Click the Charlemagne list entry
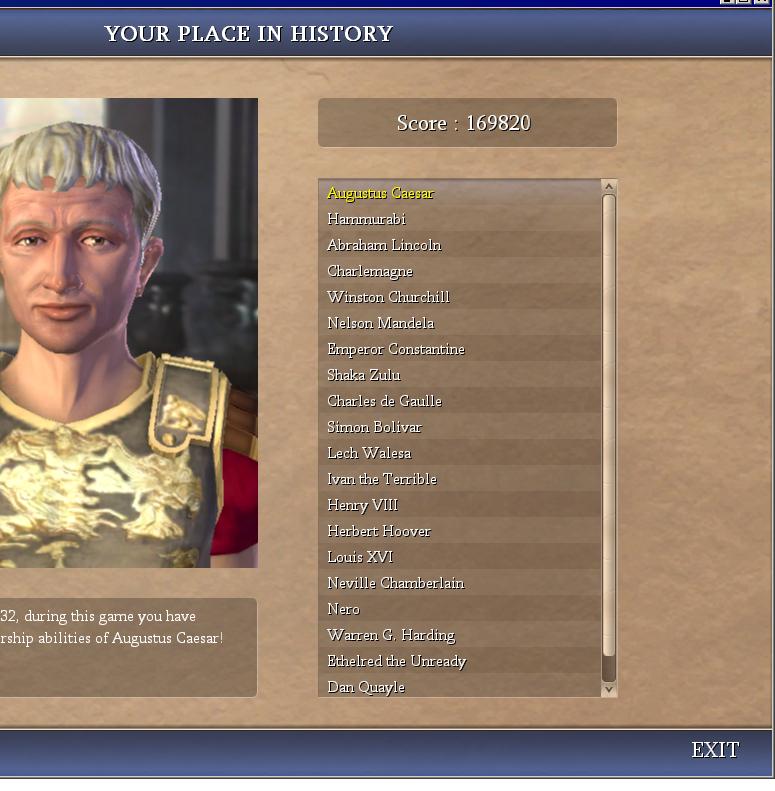 (370, 271)
